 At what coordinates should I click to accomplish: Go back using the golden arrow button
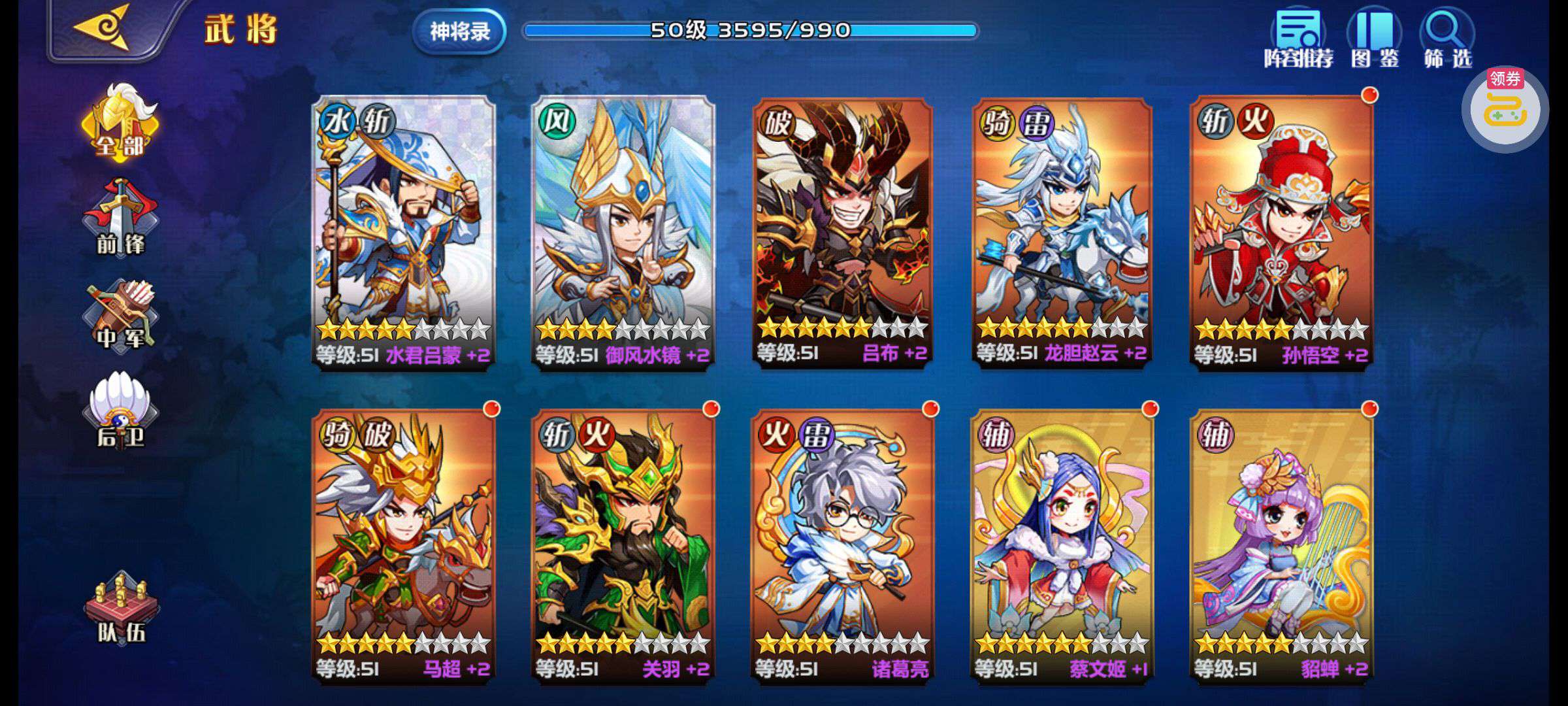pos(103,29)
